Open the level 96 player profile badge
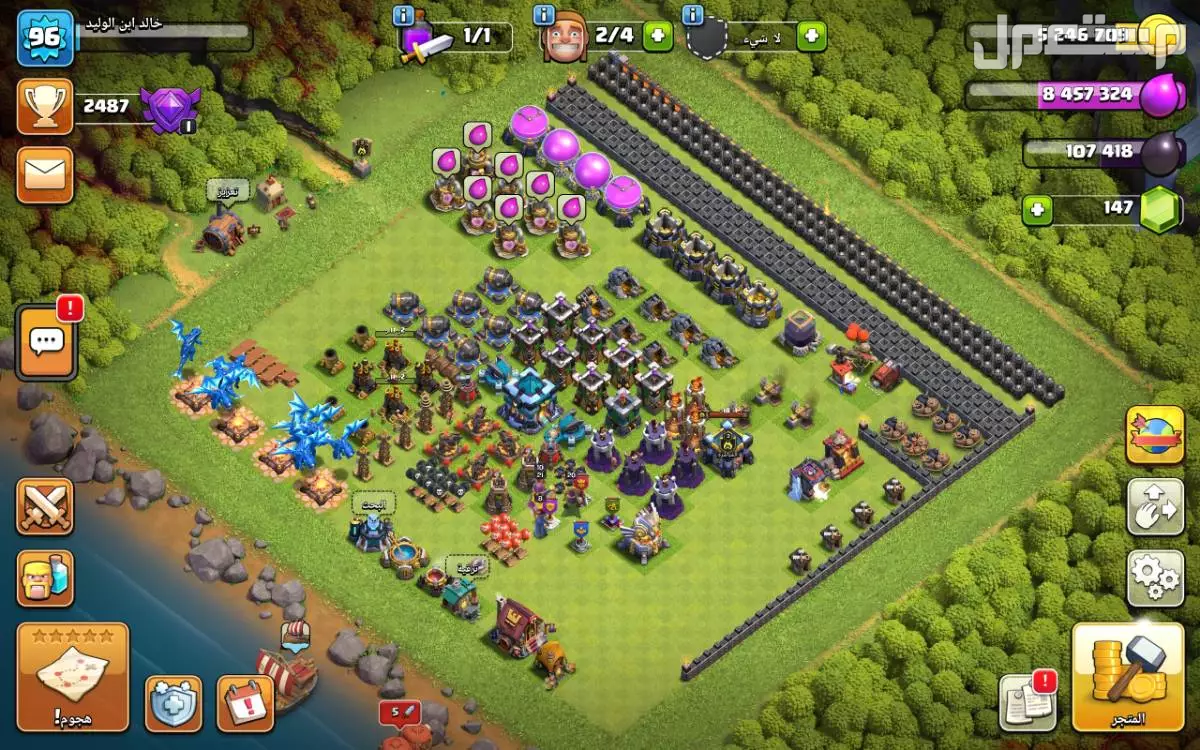1200x750 pixels. (x=45, y=38)
